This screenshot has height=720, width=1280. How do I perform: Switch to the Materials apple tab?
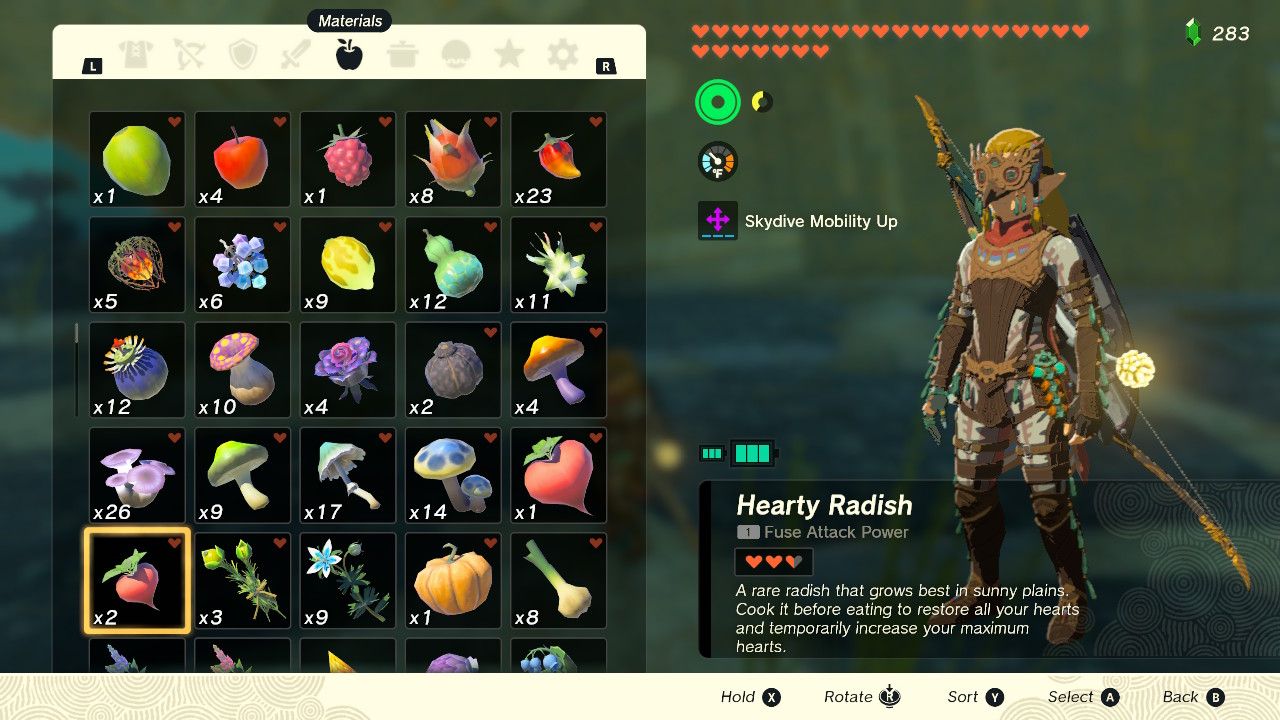348,55
